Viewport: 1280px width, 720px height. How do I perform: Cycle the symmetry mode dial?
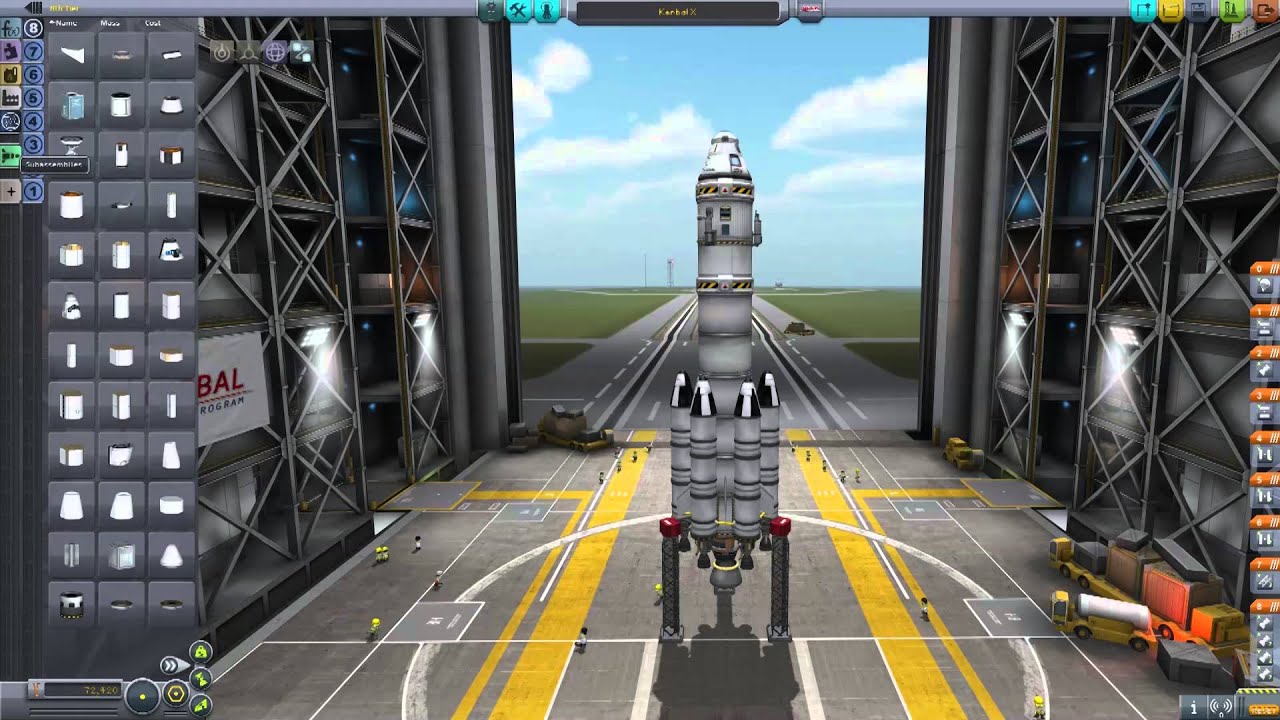tap(142, 696)
